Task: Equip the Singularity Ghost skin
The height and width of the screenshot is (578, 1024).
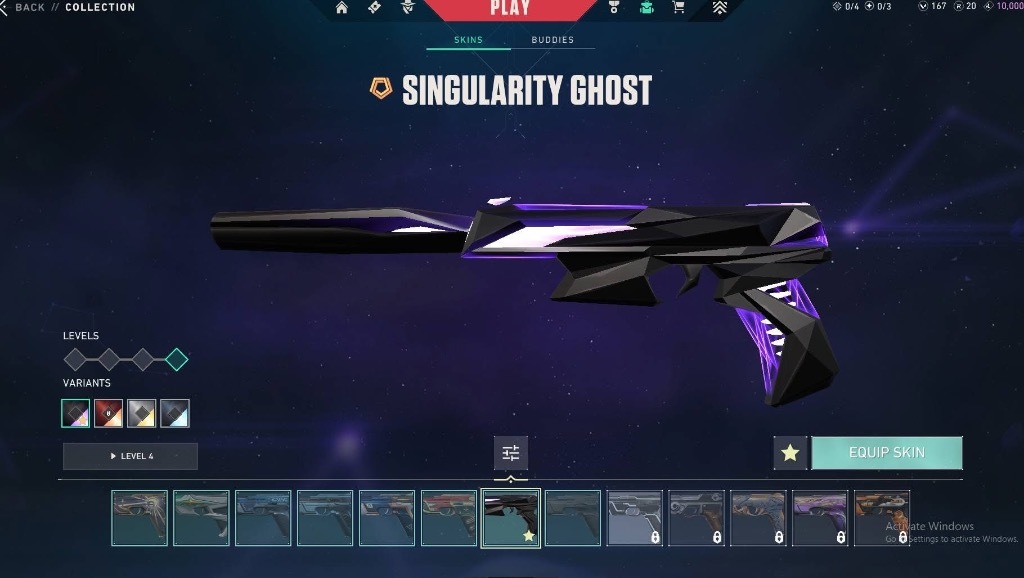Action: click(886, 453)
